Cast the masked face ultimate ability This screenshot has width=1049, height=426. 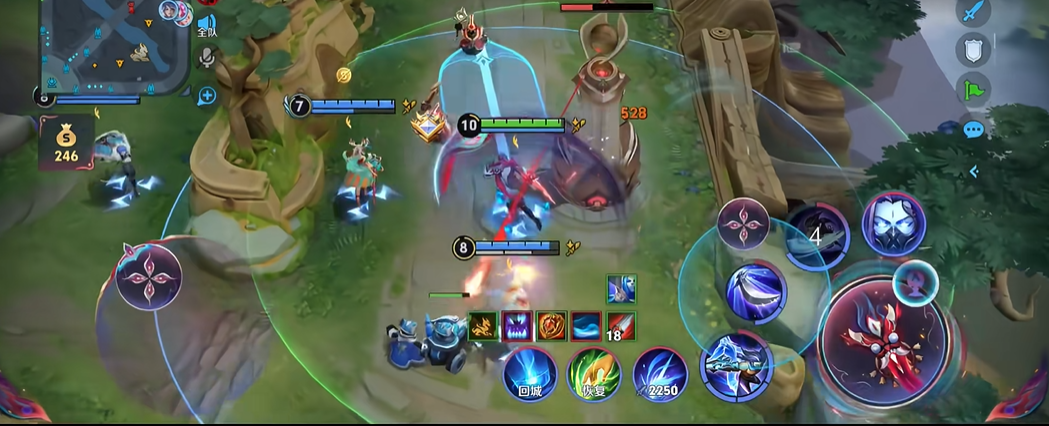[x=892, y=223]
